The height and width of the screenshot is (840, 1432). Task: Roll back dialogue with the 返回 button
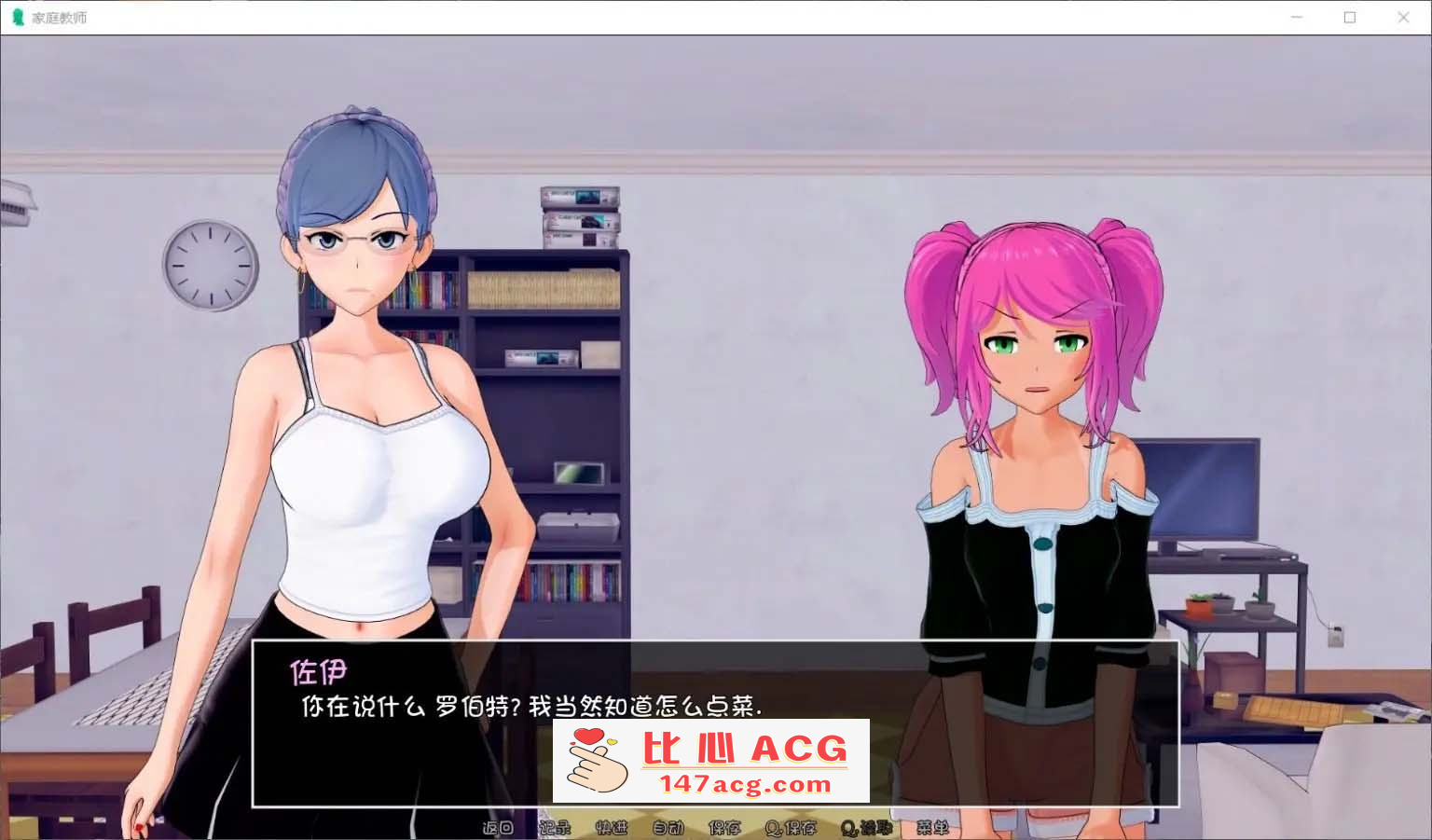point(498,828)
